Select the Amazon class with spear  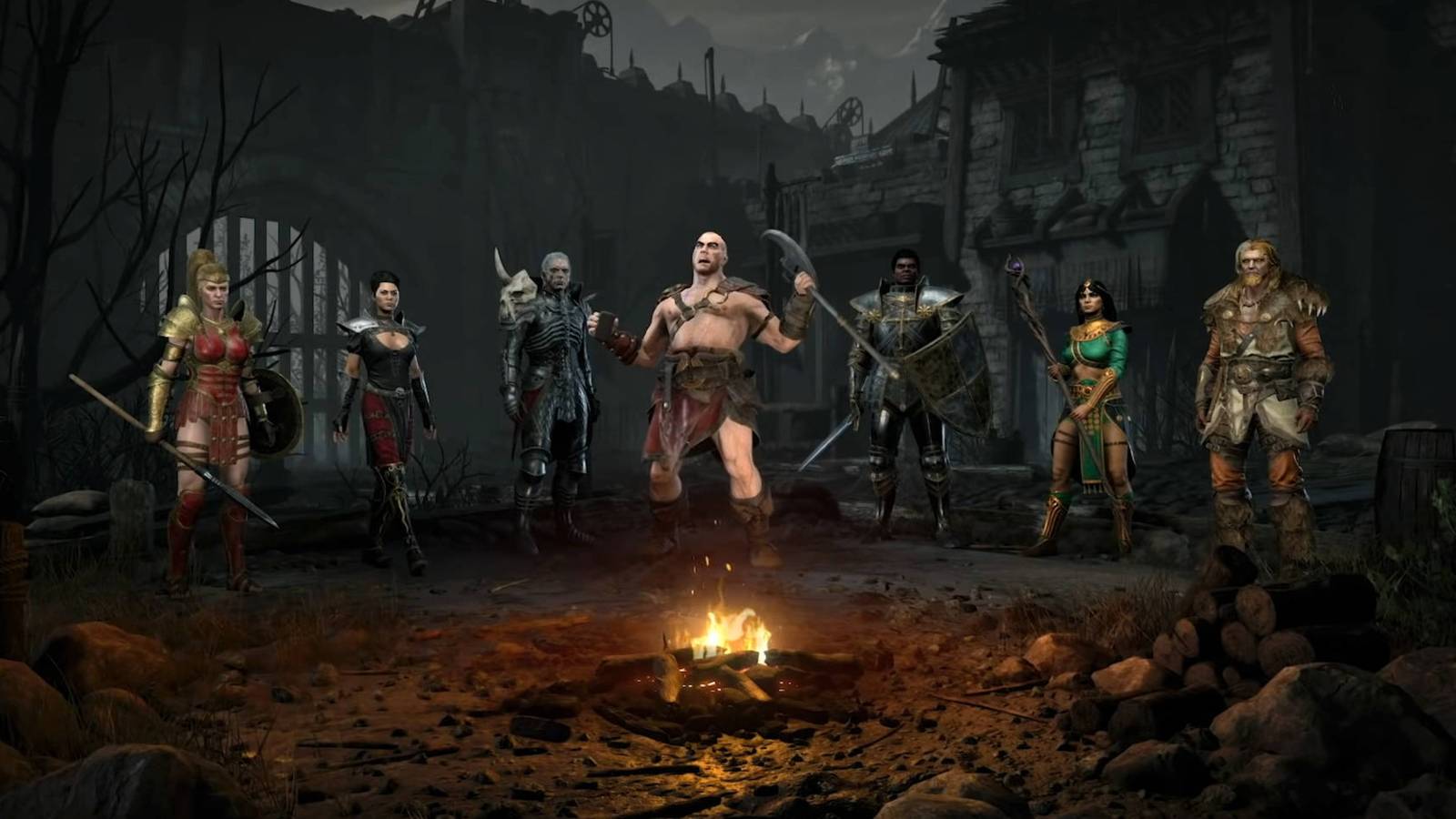click(x=212, y=409)
